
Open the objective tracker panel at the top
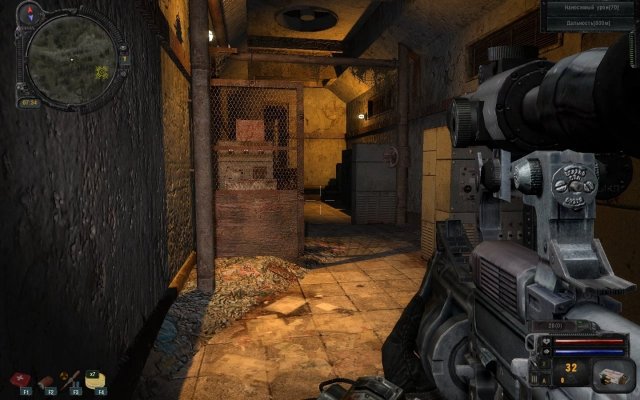[x=591, y=14]
